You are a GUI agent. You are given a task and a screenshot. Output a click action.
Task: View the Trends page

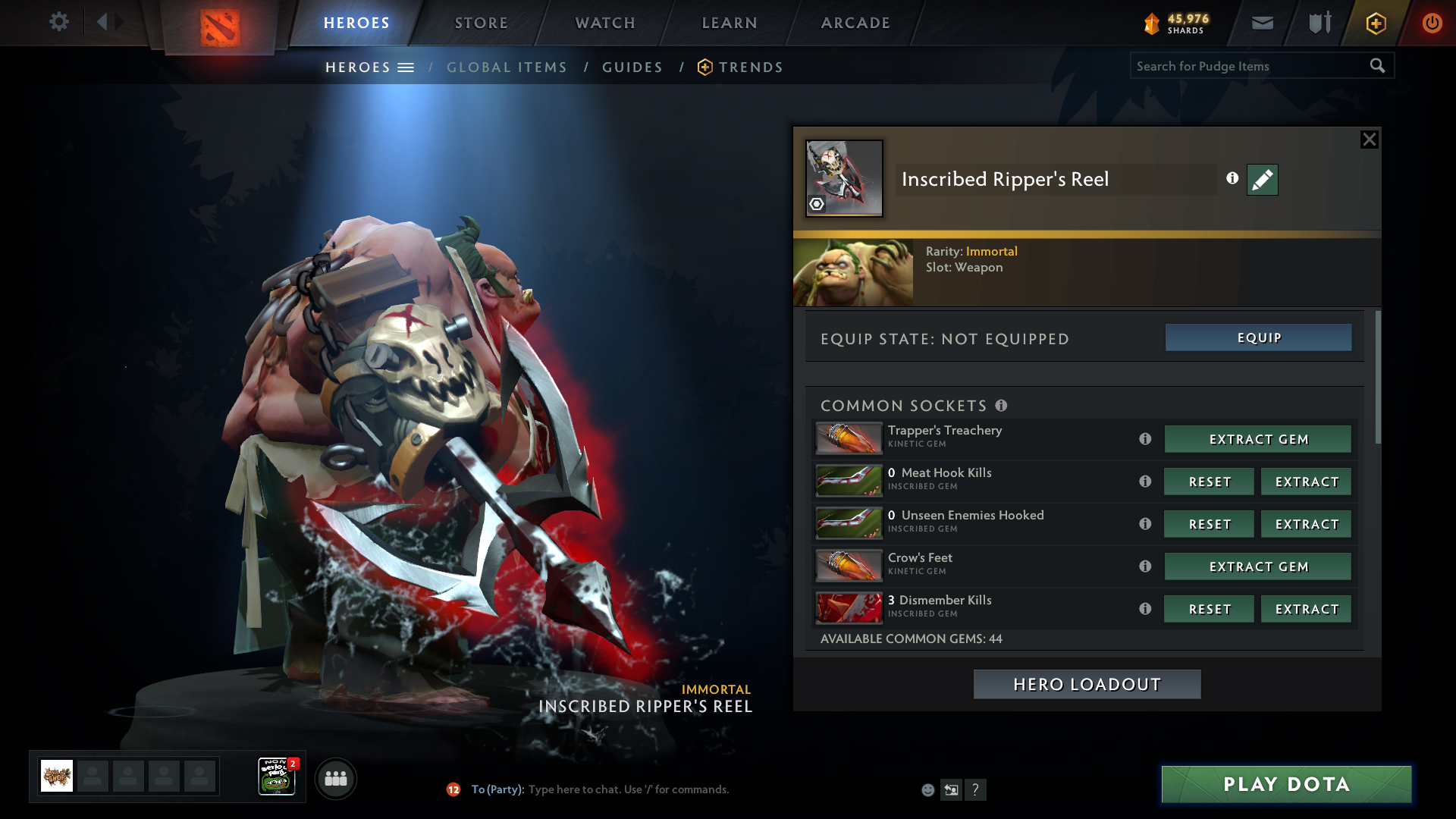click(x=750, y=67)
